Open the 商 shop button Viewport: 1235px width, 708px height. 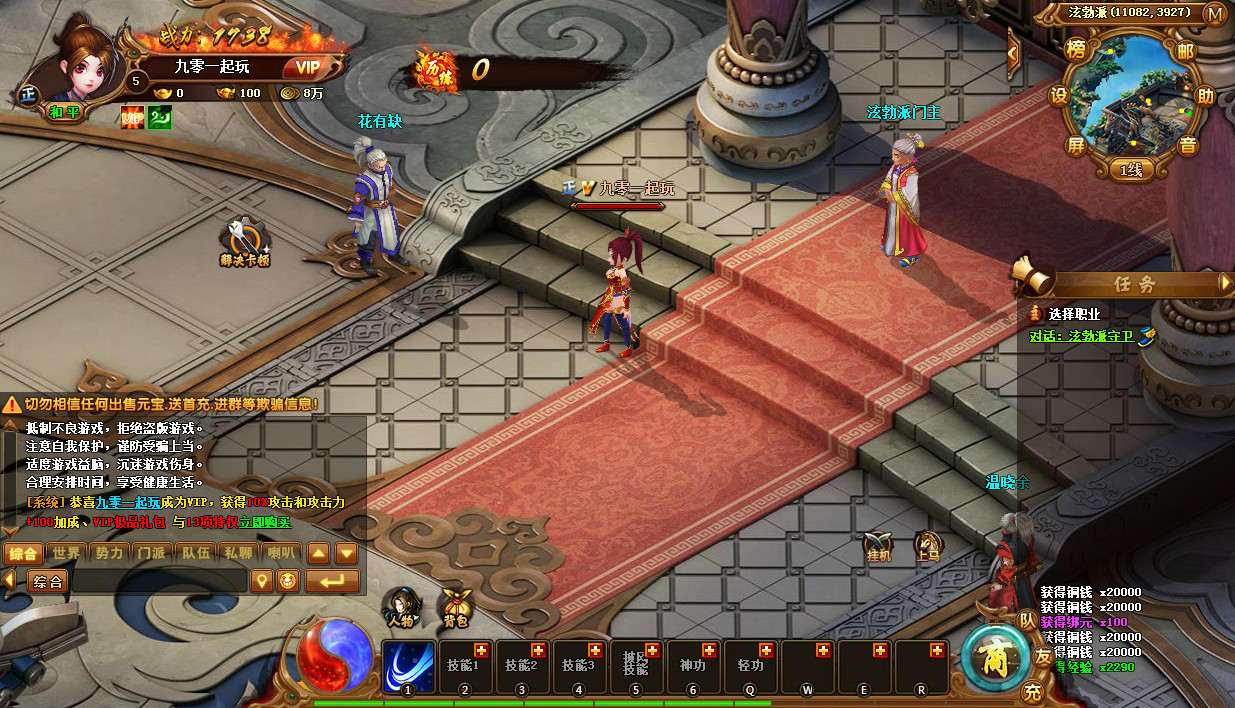tap(992, 657)
